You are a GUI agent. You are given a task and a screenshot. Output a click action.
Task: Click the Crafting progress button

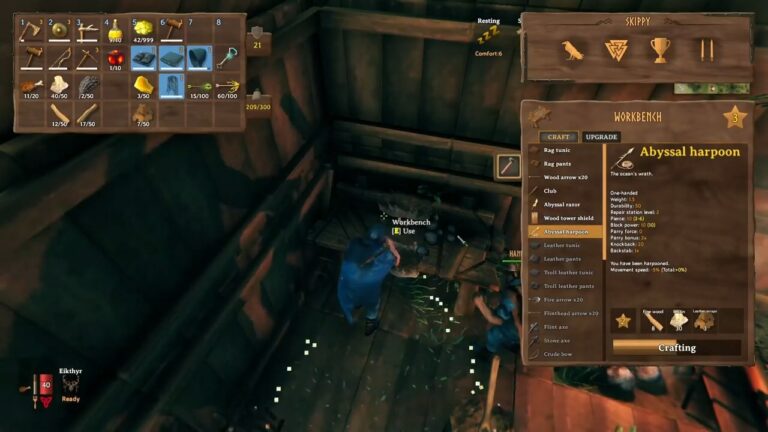click(676, 347)
